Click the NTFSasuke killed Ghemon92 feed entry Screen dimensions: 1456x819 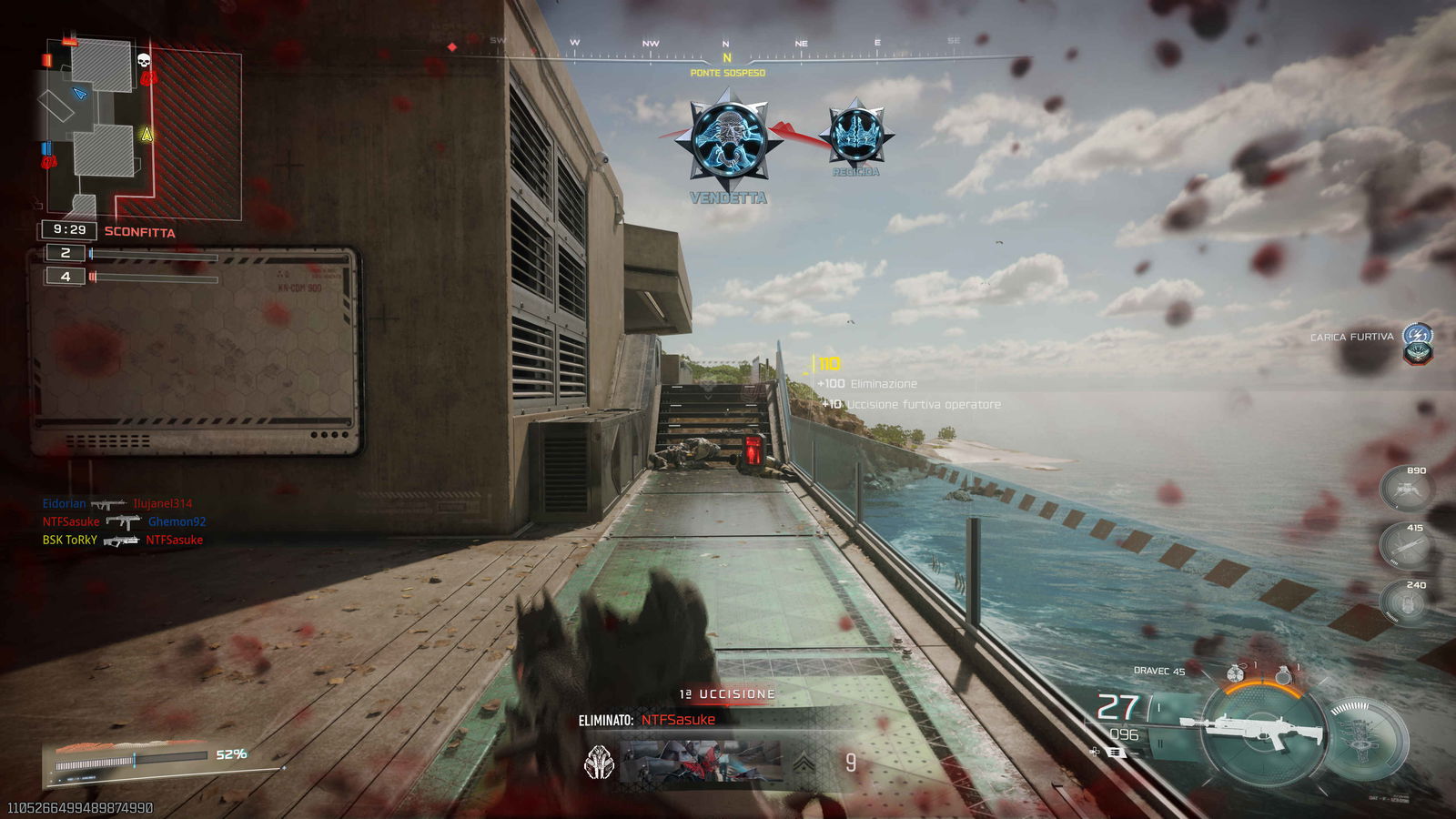tap(124, 521)
